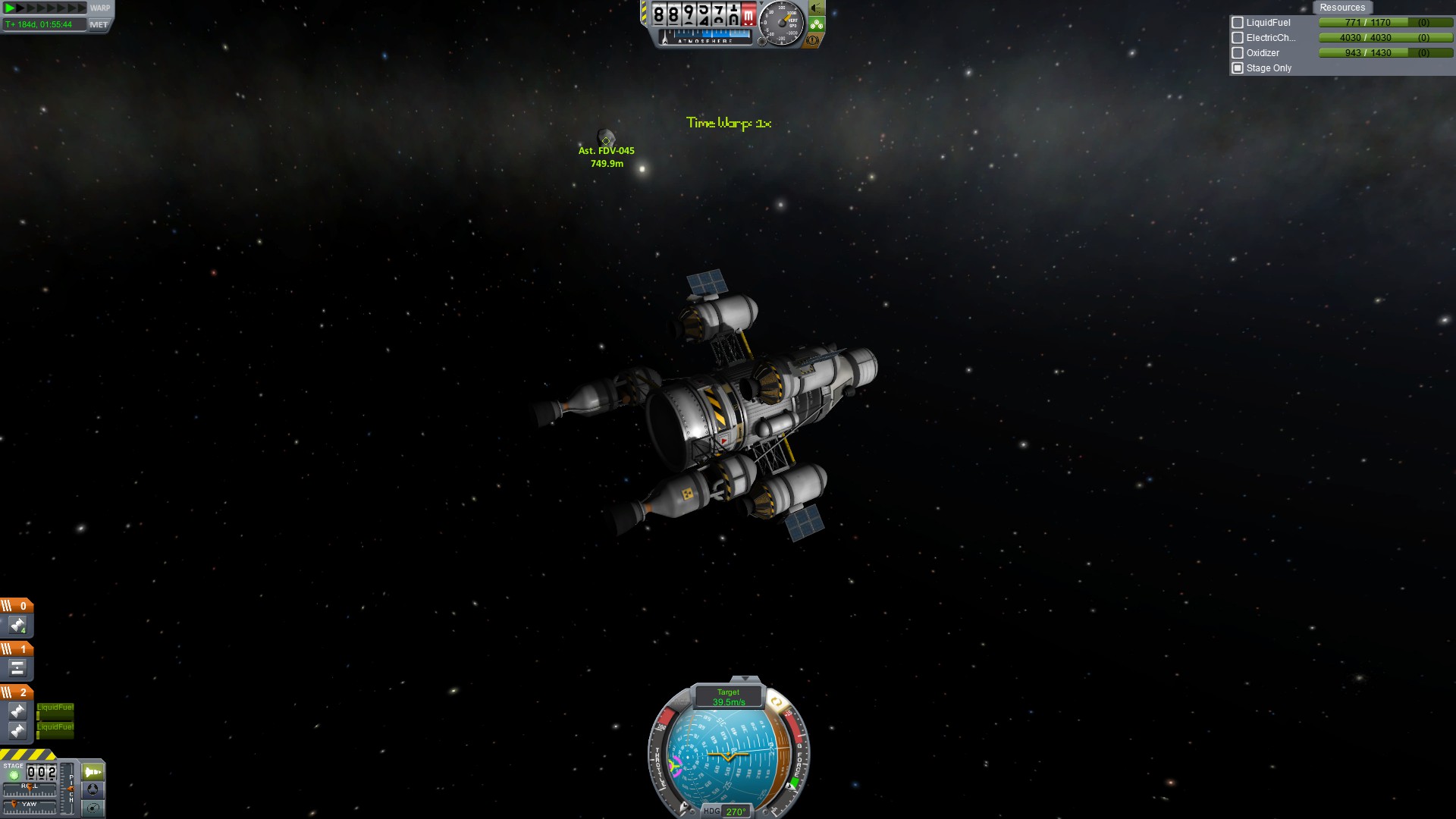Uncheck the Stage Only option
1456x819 pixels.
point(1238,68)
